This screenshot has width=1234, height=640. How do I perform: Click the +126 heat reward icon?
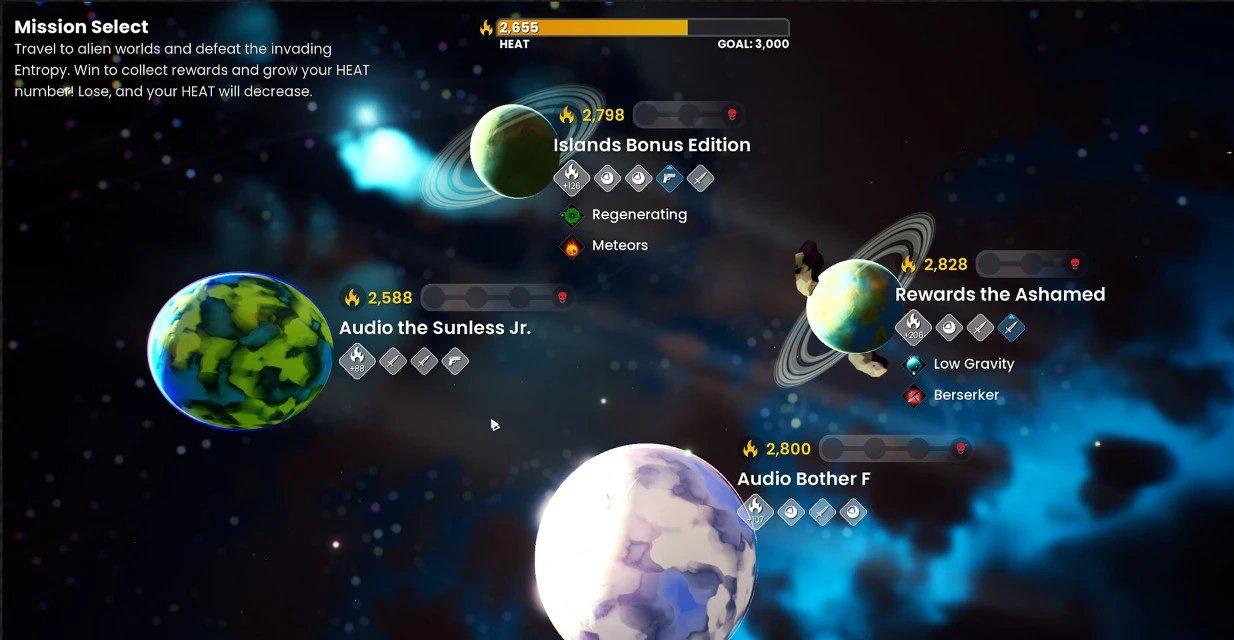pyautogui.click(x=572, y=178)
